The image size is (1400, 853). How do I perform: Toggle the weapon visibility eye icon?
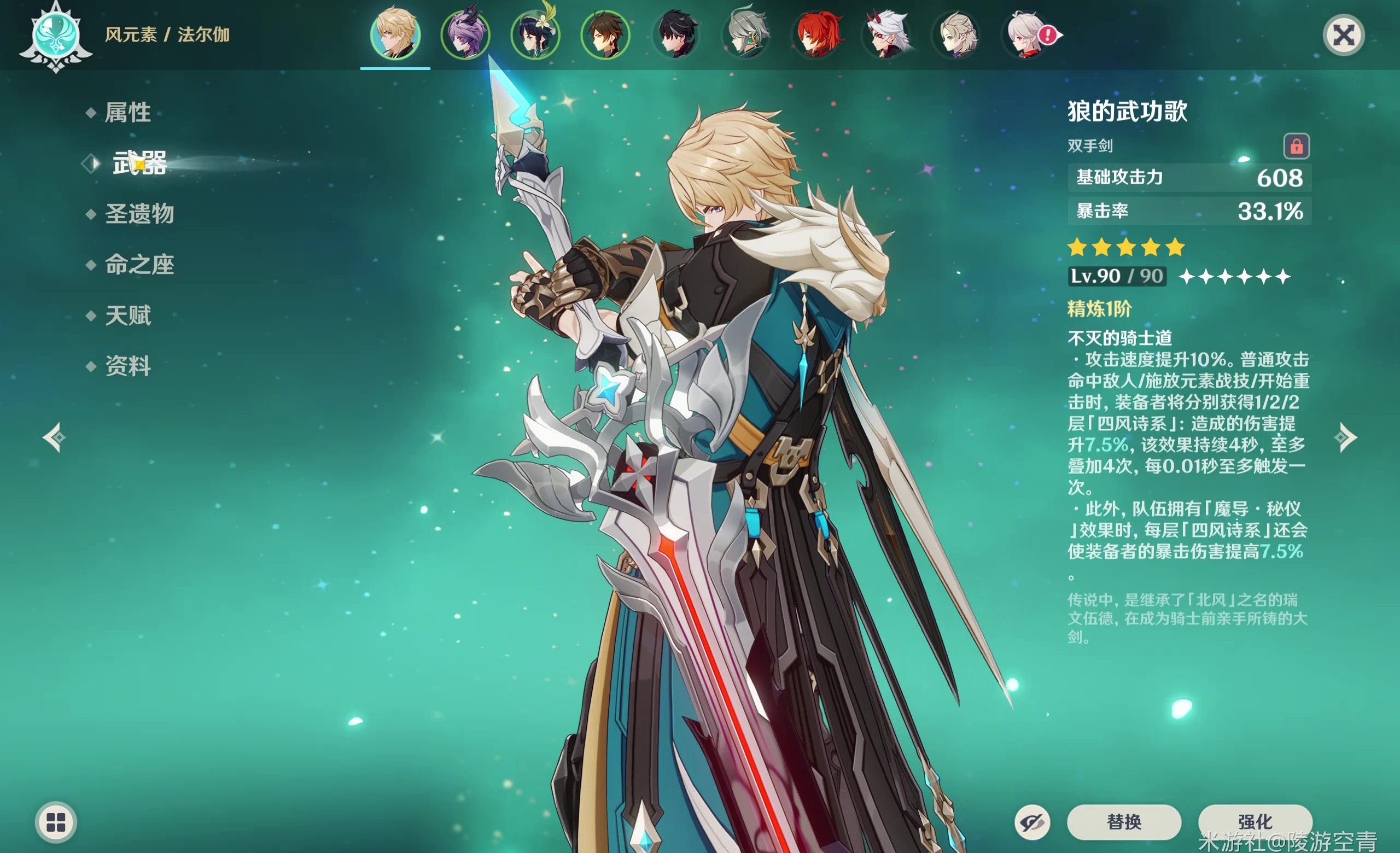[1032, 822]
